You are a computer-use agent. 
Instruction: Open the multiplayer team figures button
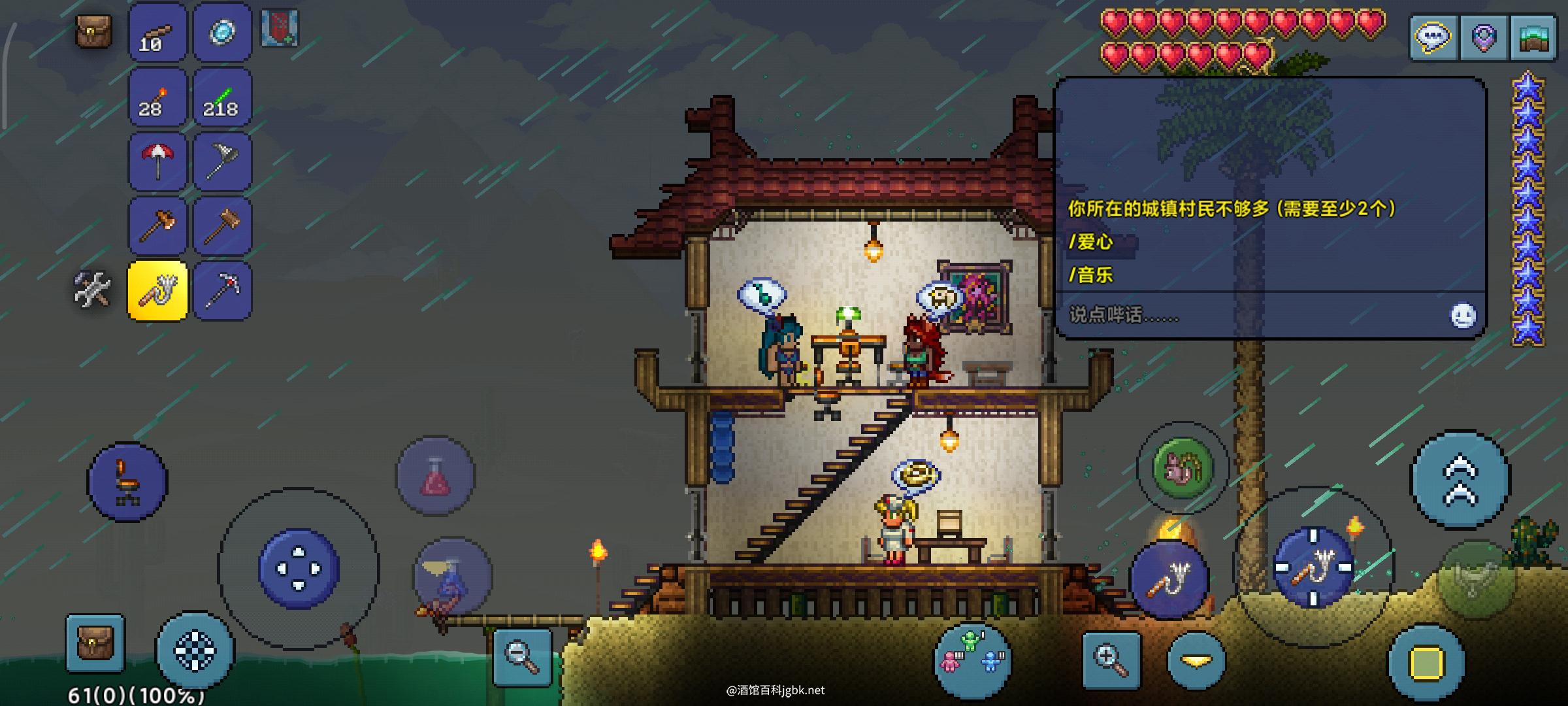973,659
